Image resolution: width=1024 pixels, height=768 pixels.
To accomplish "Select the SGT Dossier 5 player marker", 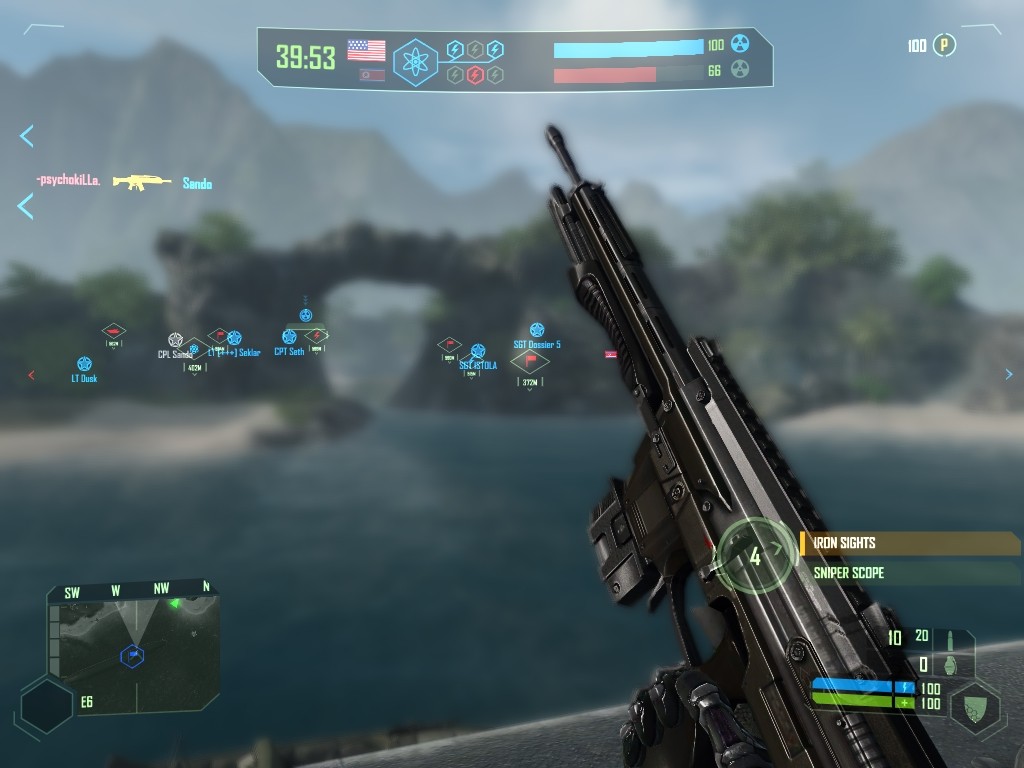I will pos(537,330).
